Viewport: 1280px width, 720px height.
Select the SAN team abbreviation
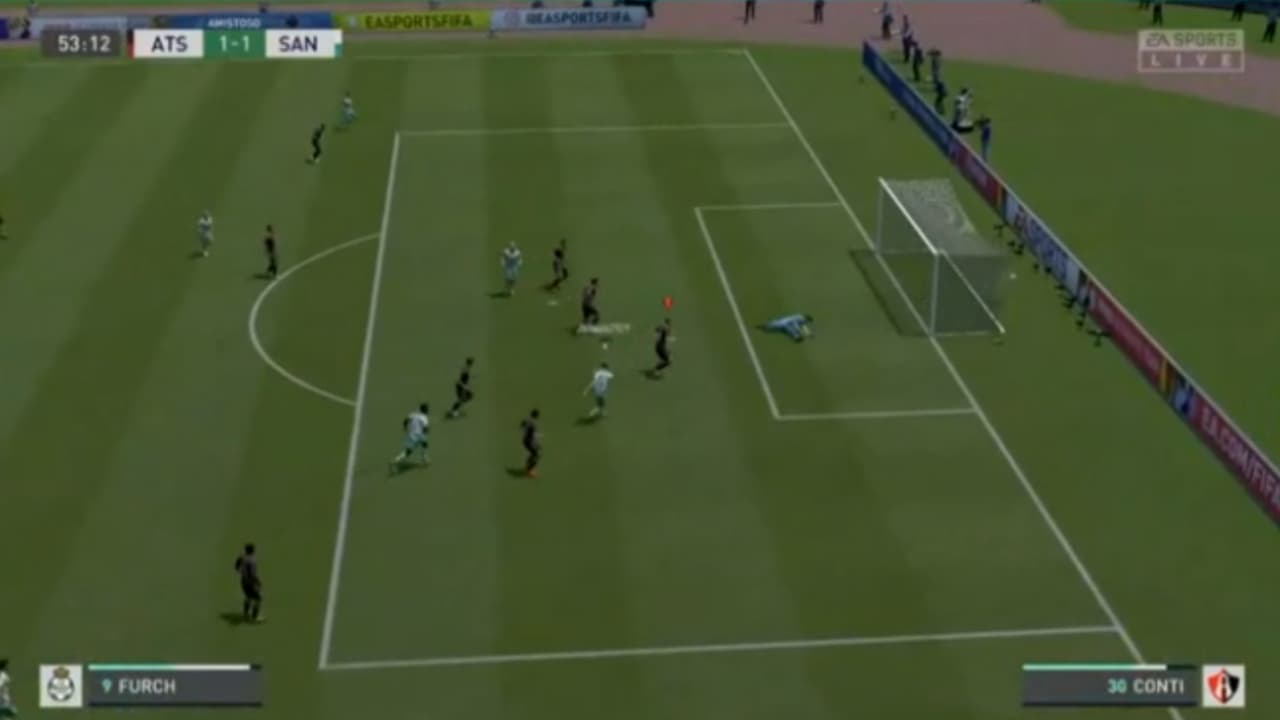click(300, 42)
